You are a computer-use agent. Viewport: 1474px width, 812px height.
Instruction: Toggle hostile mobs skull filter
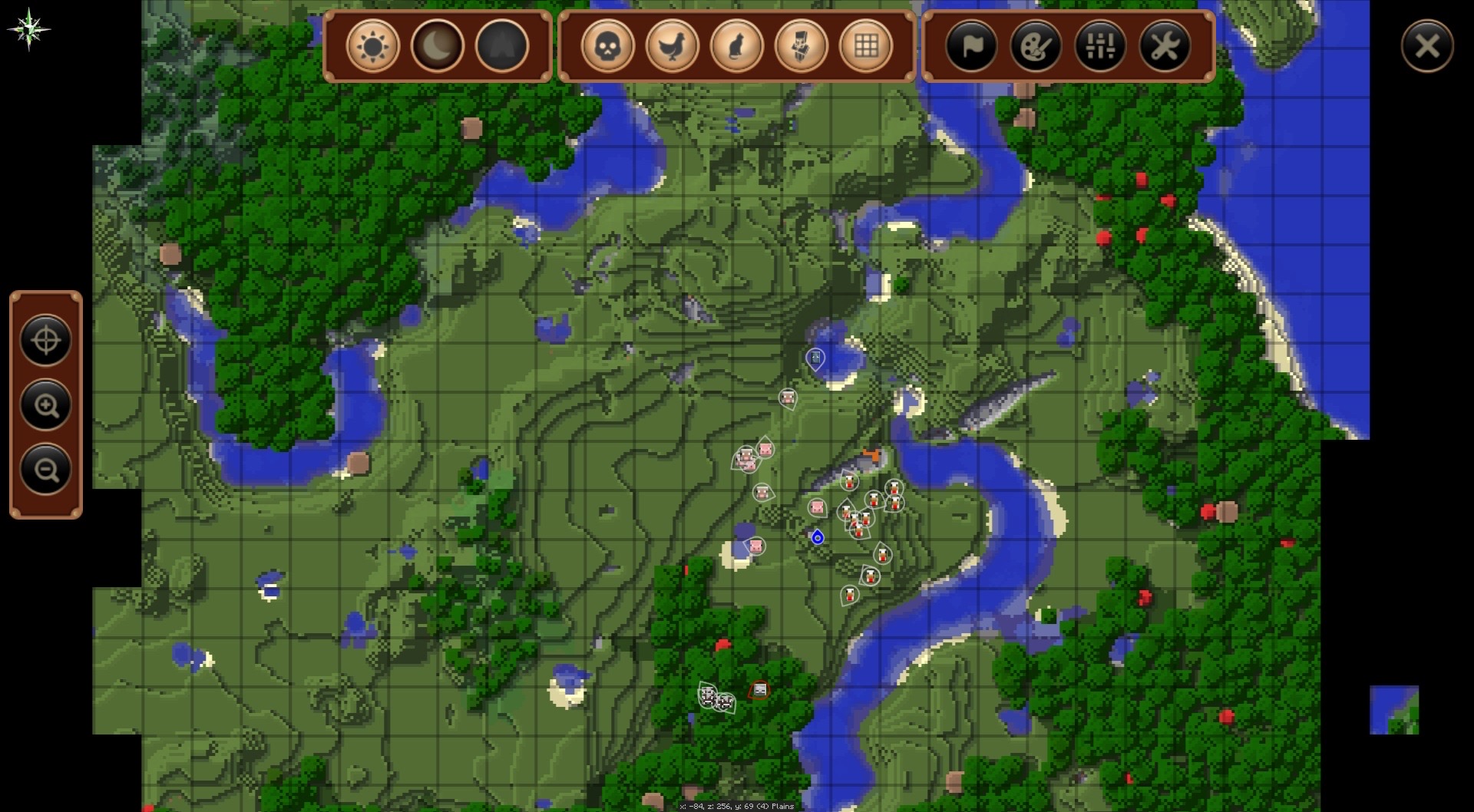607,46
